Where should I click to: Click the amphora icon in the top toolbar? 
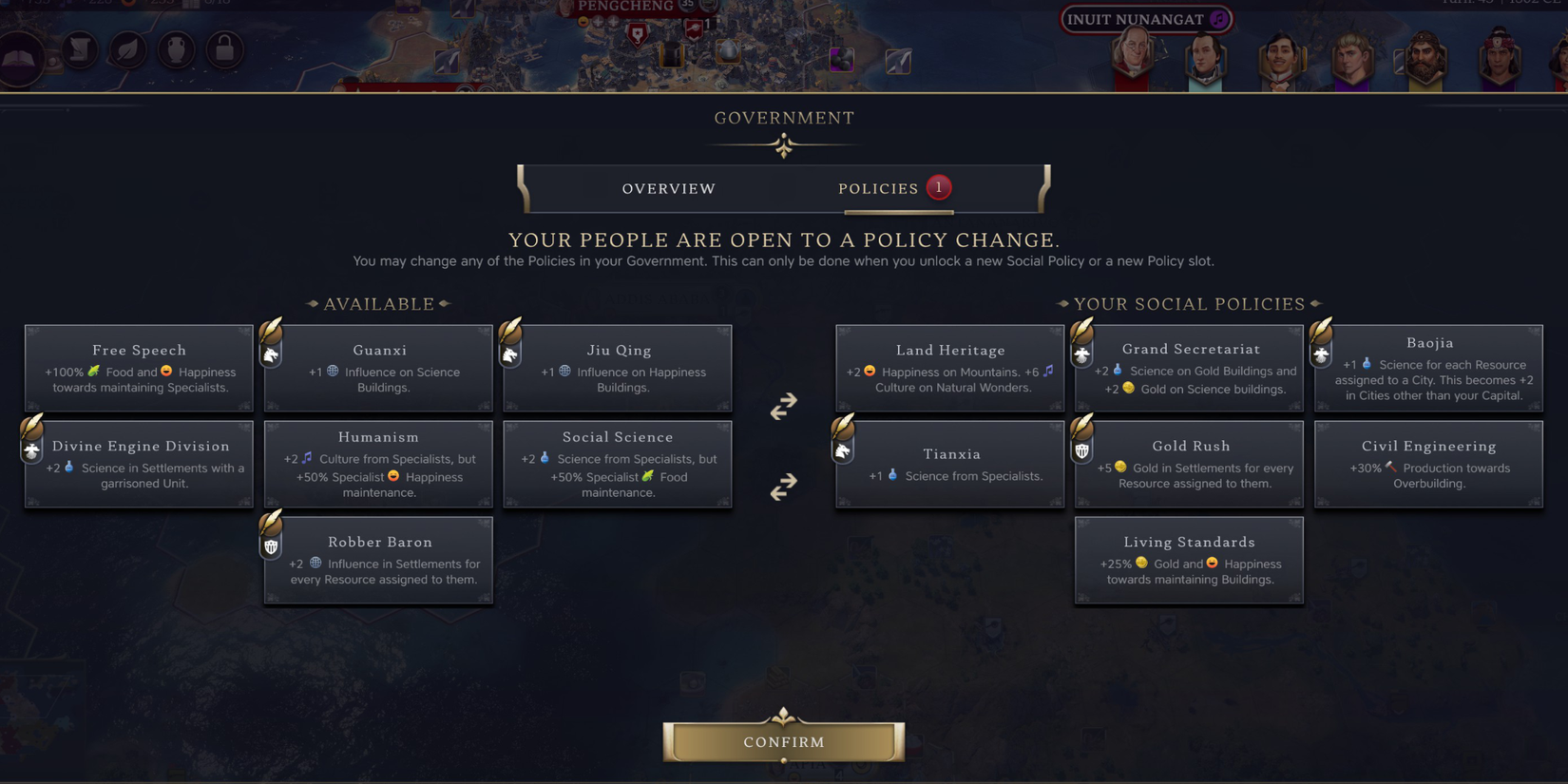(177, 49)
